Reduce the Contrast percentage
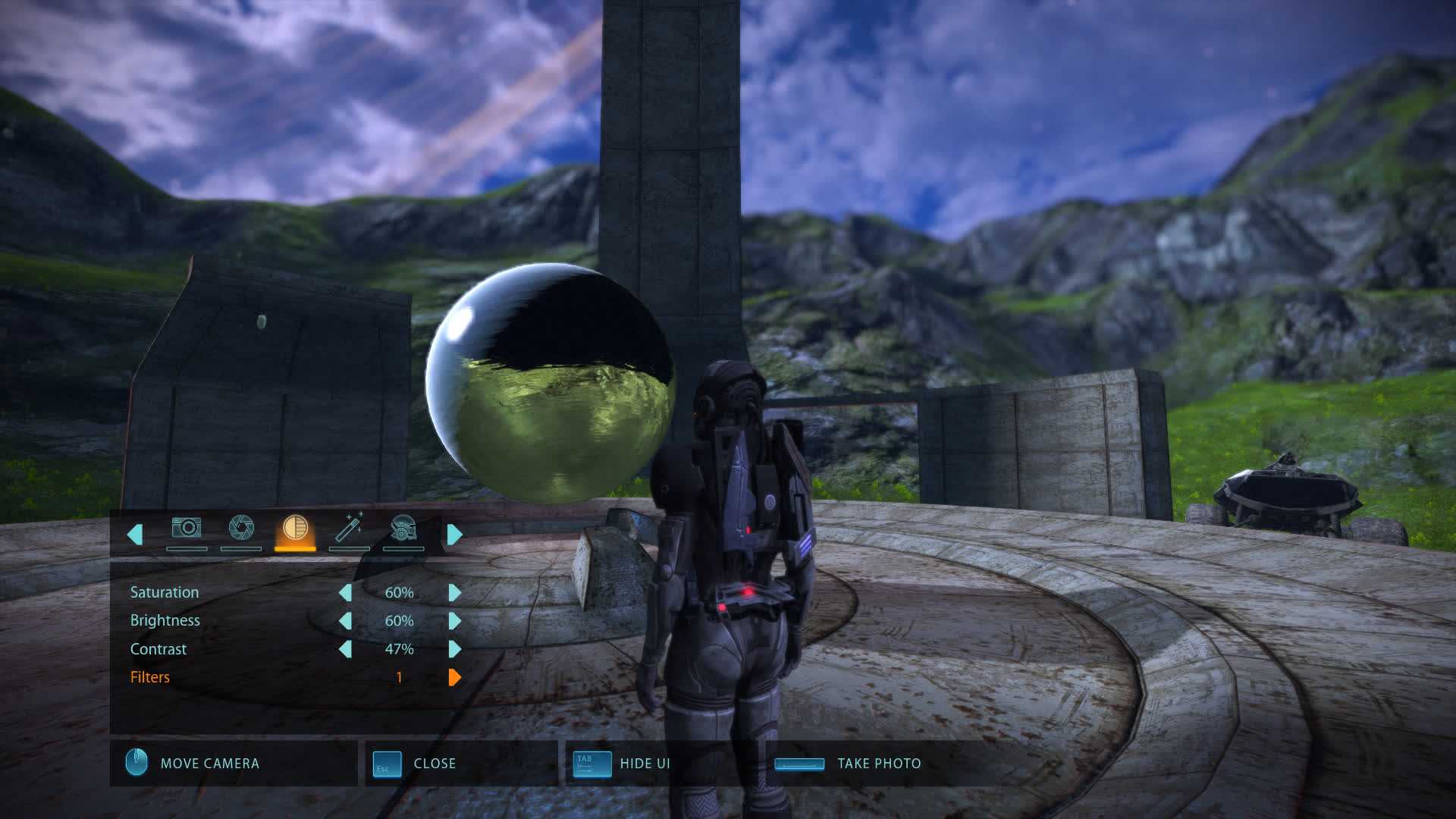Image resolution: width=1456 pixels, height=819 pixels. coord(345,649)
